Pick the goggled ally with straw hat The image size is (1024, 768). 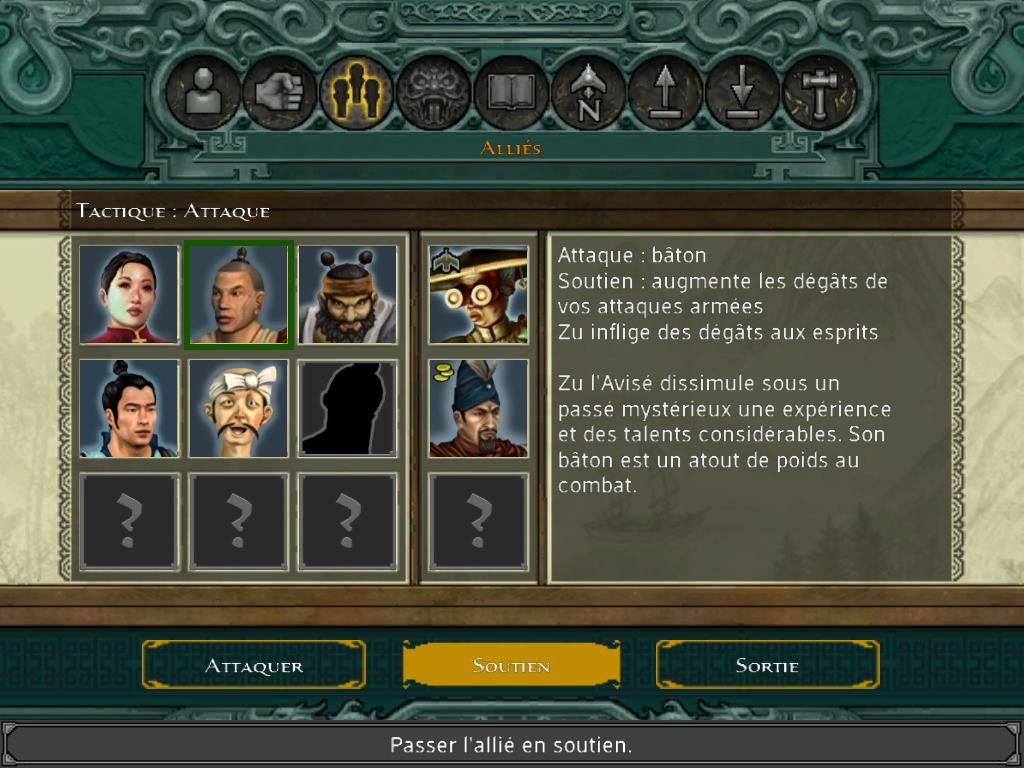pos(478,295)
